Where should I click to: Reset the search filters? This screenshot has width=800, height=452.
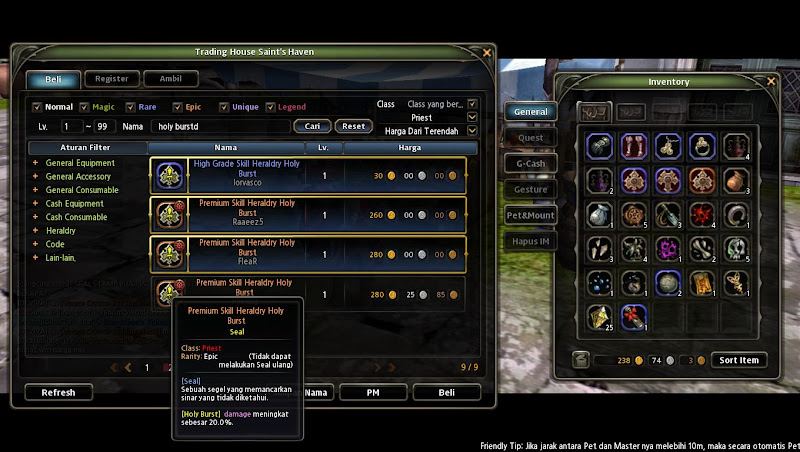(353, 126)
